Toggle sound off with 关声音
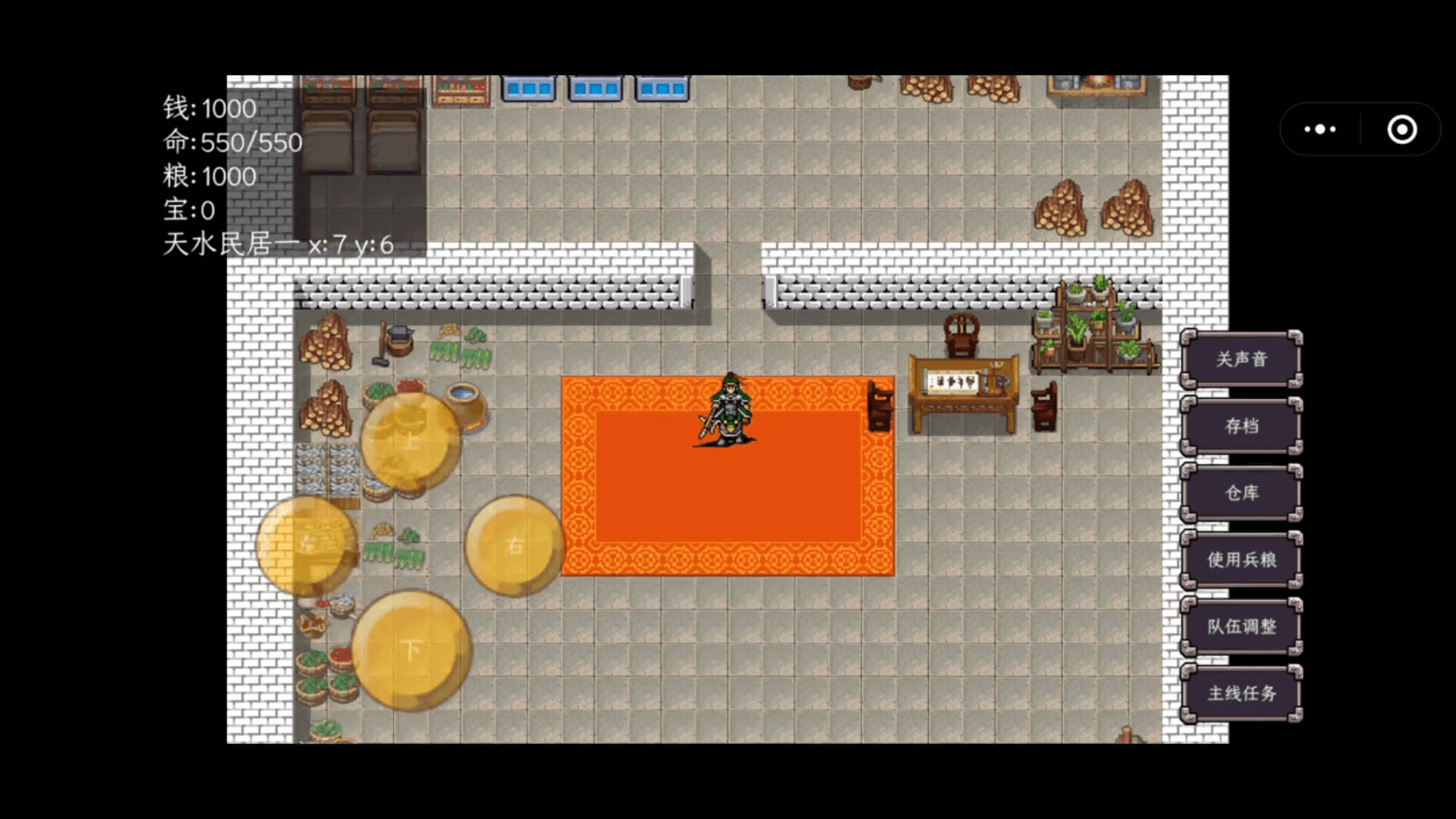The image size is (1456, 819). [1241, 359]
